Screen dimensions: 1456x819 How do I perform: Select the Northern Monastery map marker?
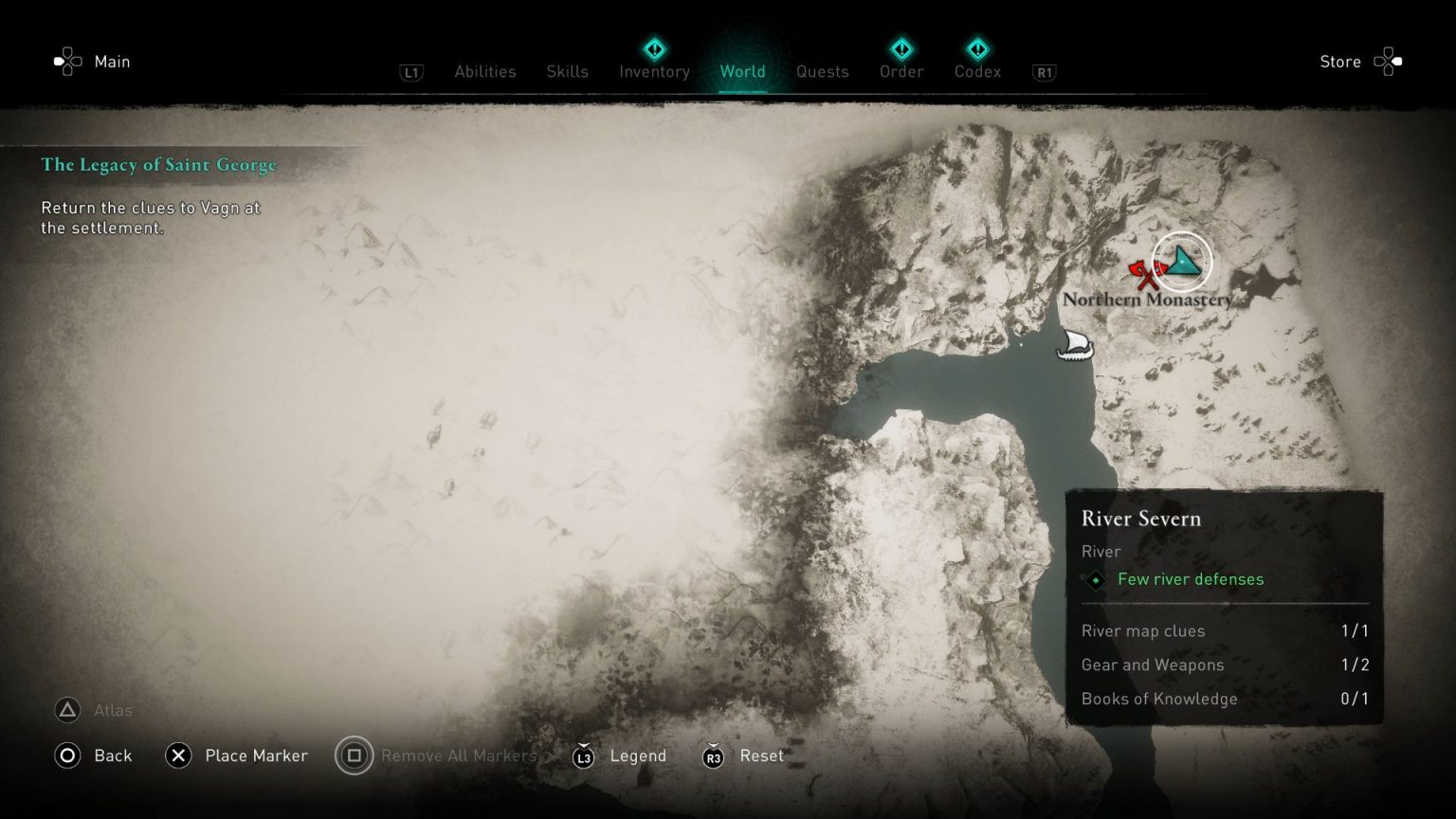click(x=1182, y=261)
